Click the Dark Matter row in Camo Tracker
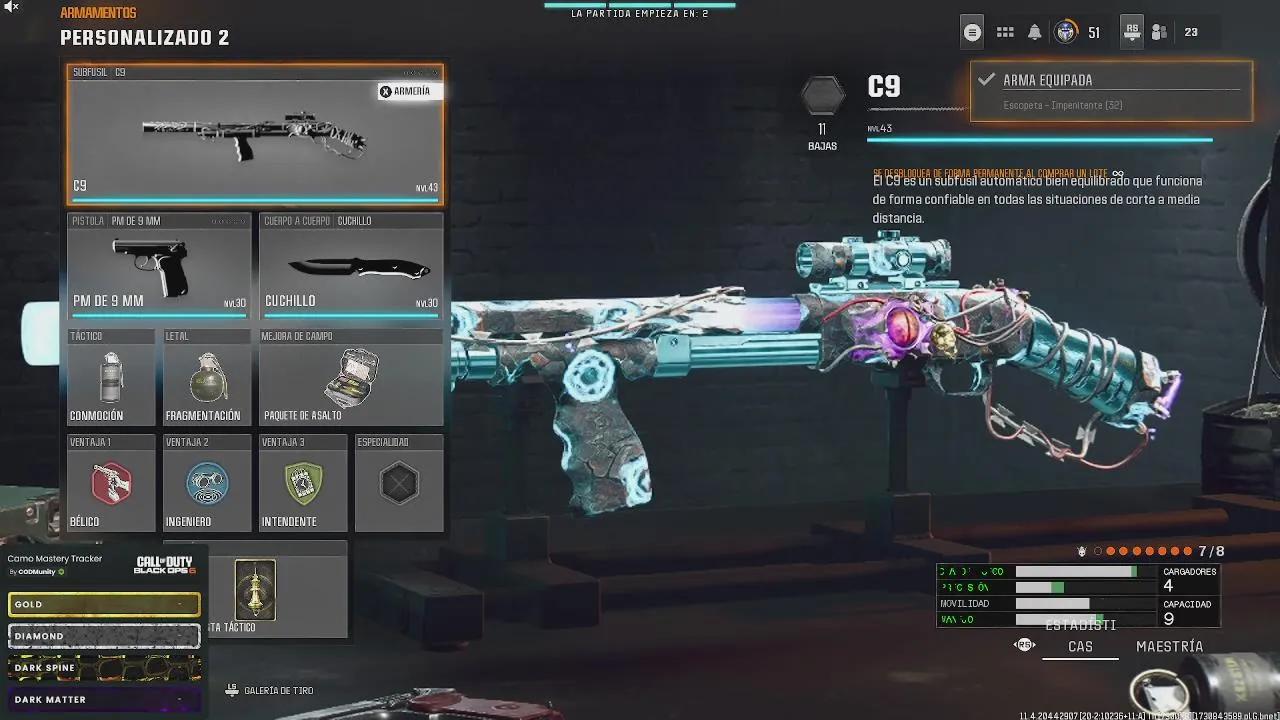The image size is (1280, 720). pos(104,699)
